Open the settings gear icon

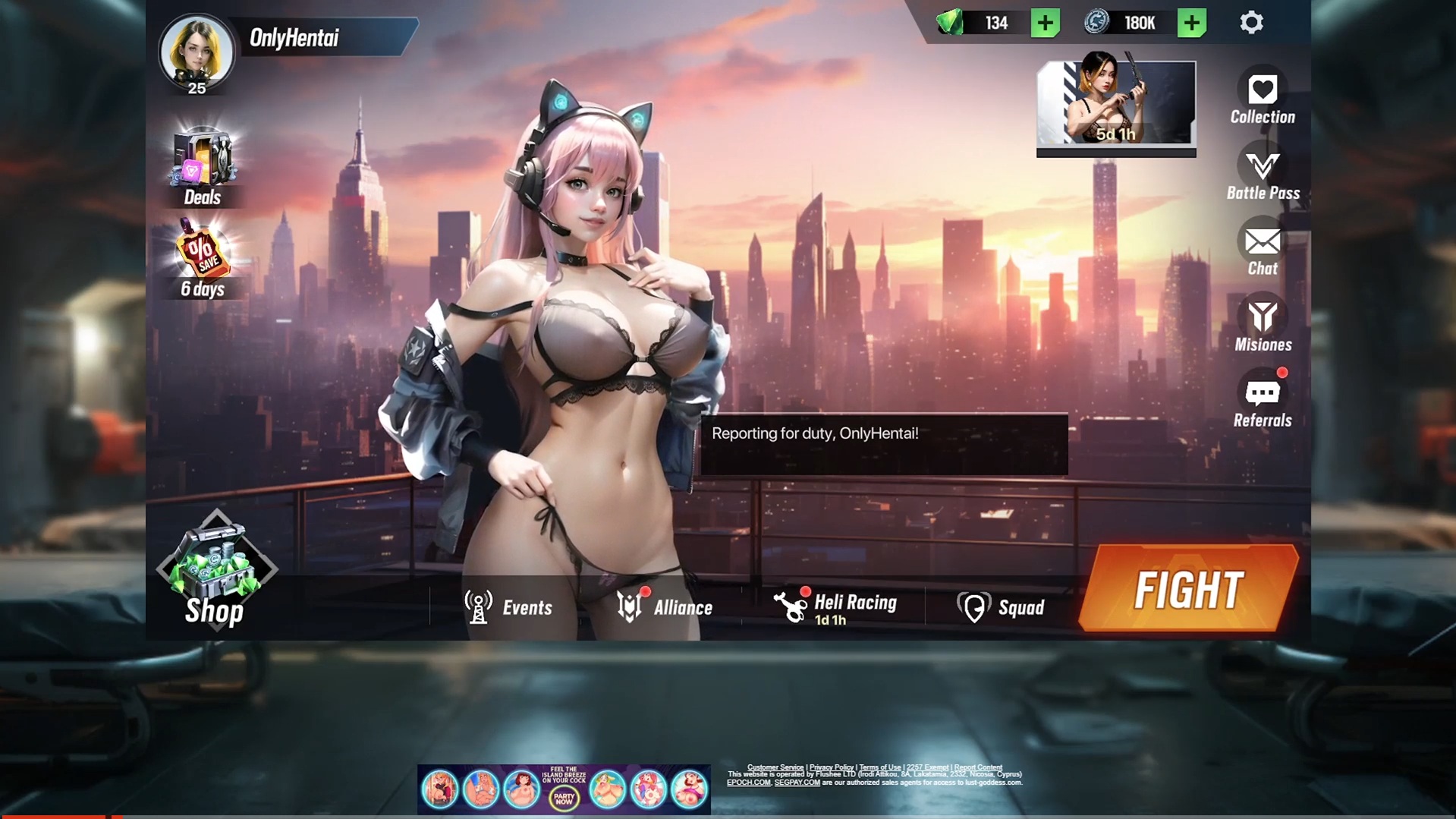[1251, 23]
